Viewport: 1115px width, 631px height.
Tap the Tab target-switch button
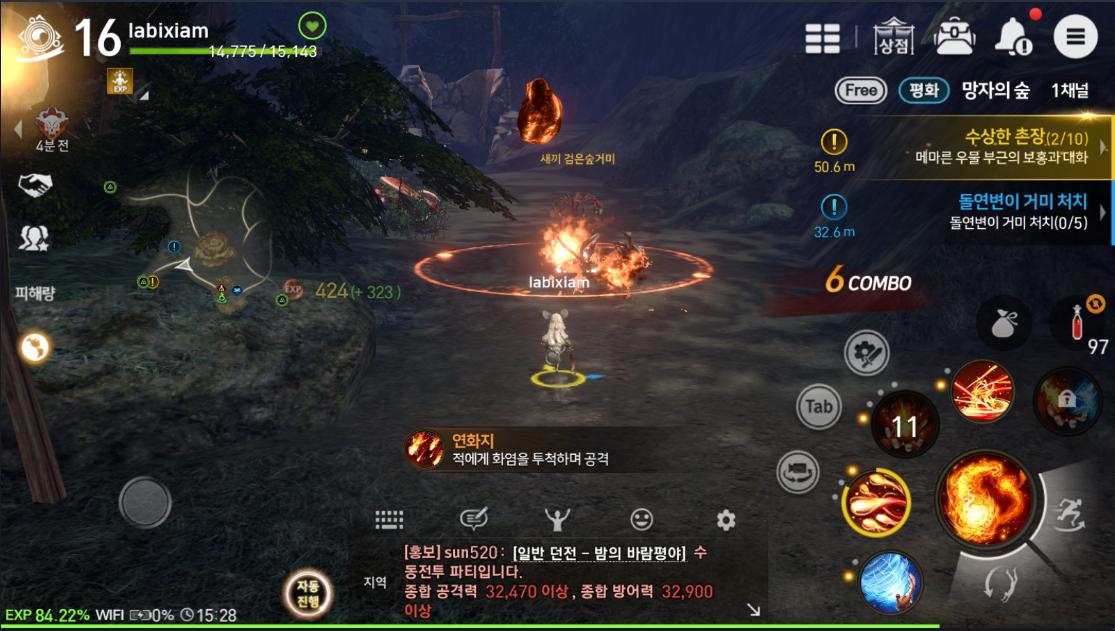819,407
